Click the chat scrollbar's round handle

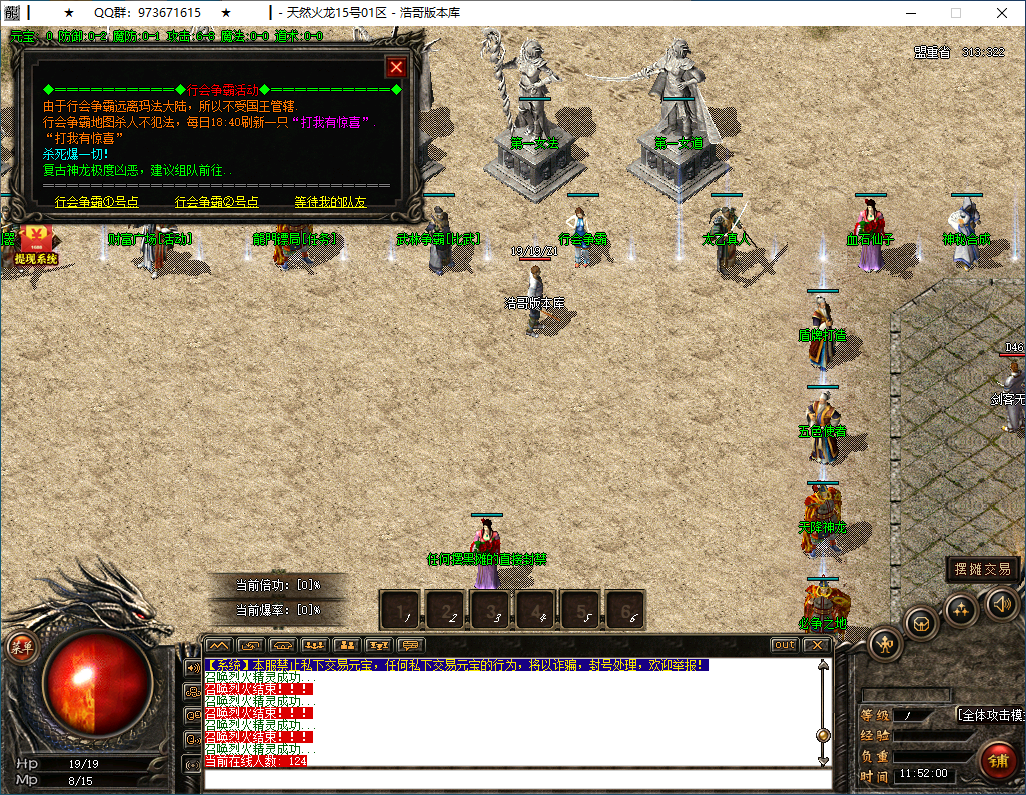coord(823,735)
